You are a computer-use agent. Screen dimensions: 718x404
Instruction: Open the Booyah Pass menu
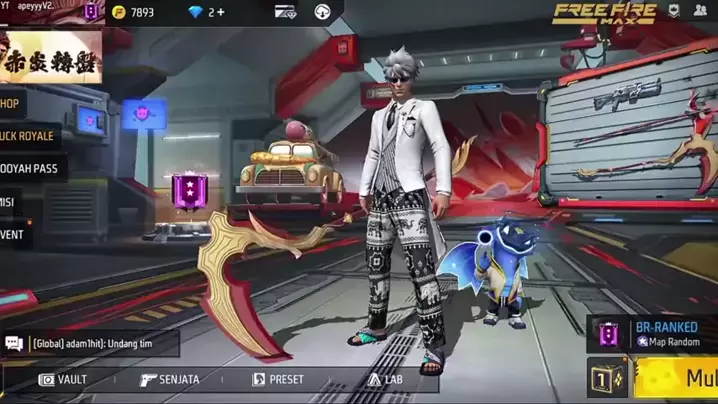[30, 168]
